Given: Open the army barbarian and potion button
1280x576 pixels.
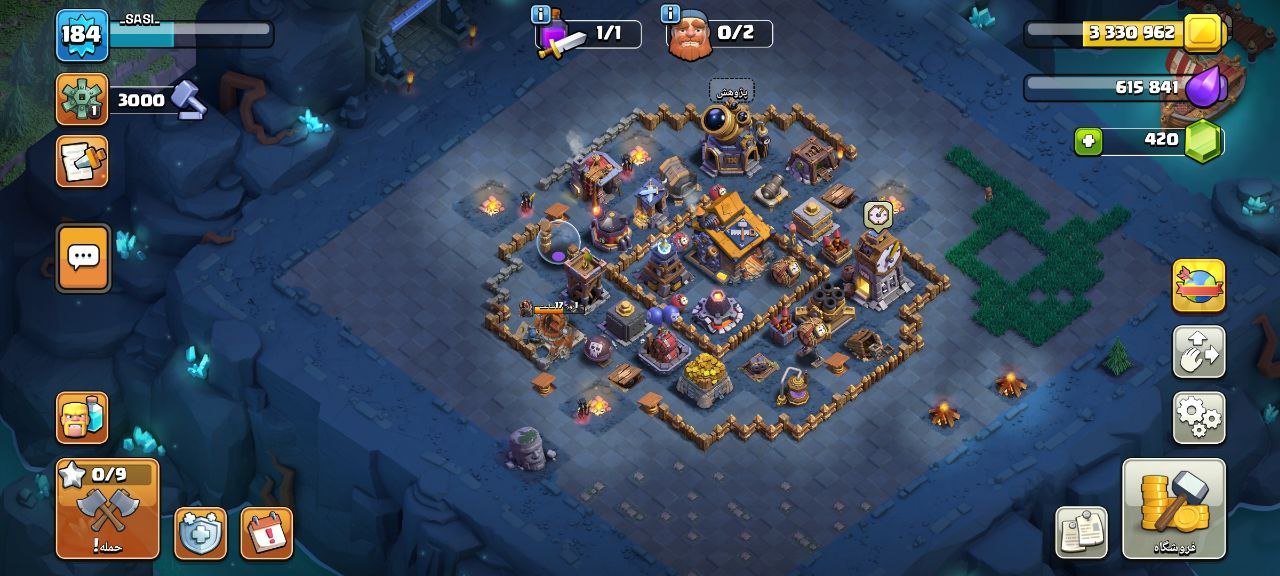Looking at the screenshot, I should tap(82, 417).
